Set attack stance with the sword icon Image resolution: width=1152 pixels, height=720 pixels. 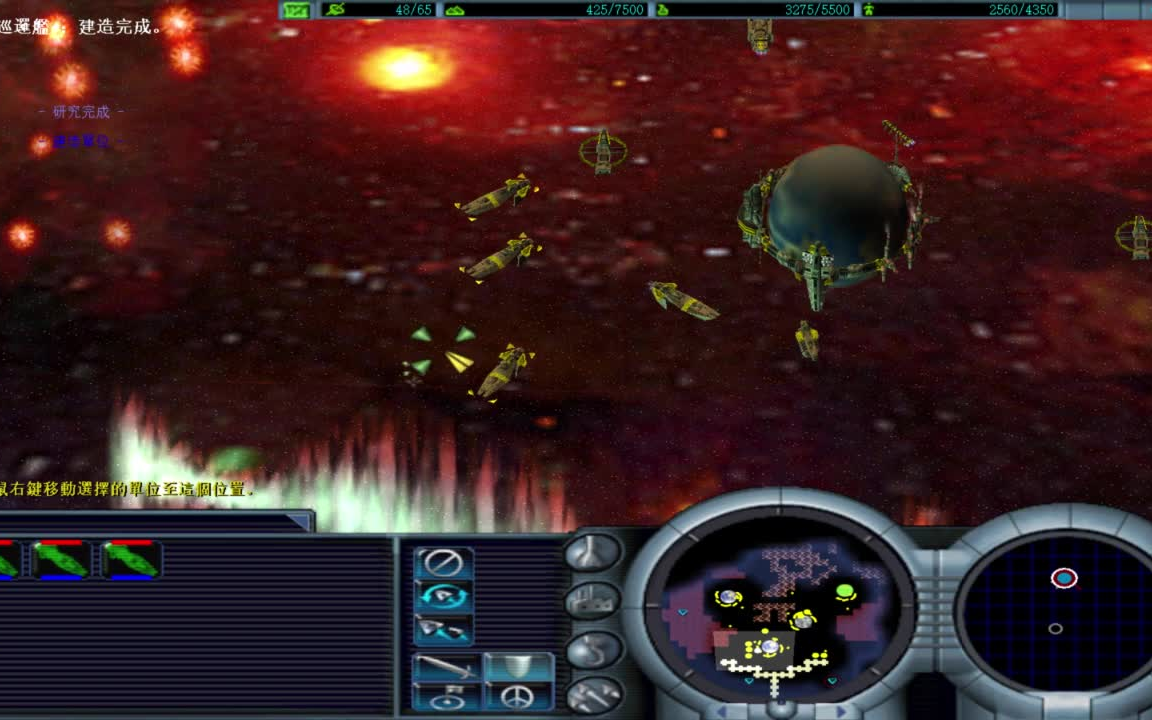coord(446,667)
